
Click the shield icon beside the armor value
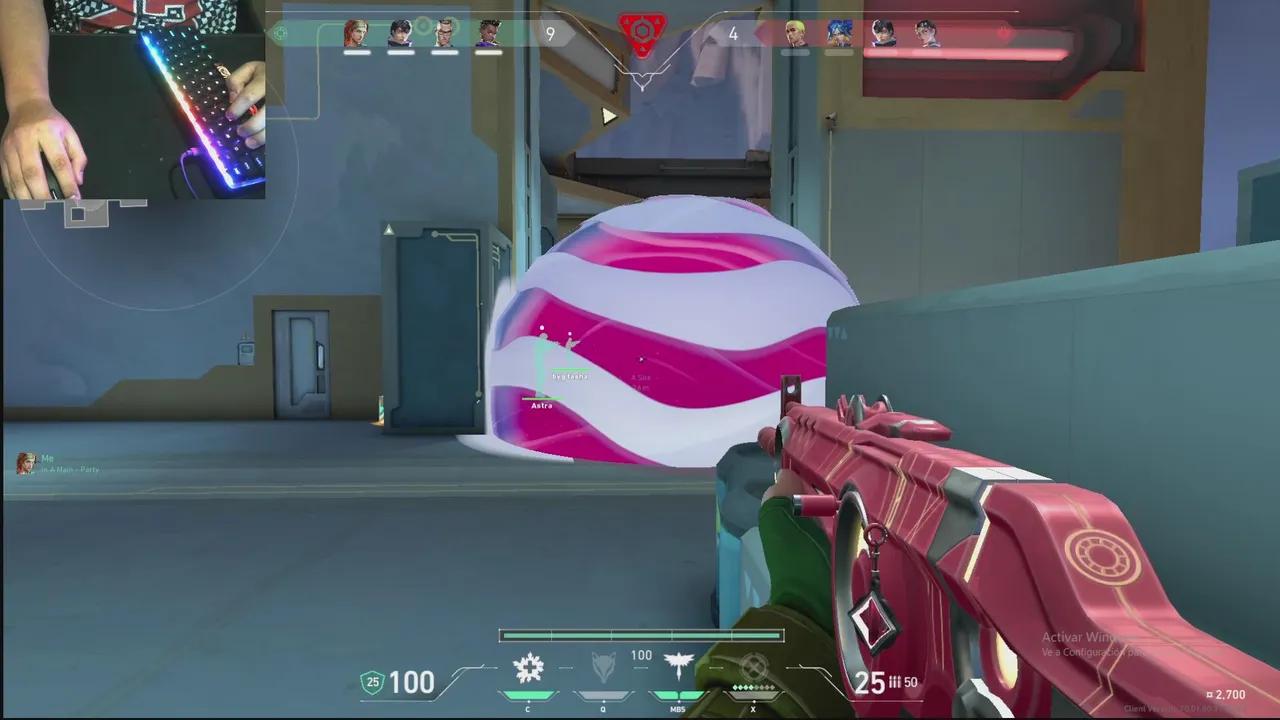[x=372, y=683]
